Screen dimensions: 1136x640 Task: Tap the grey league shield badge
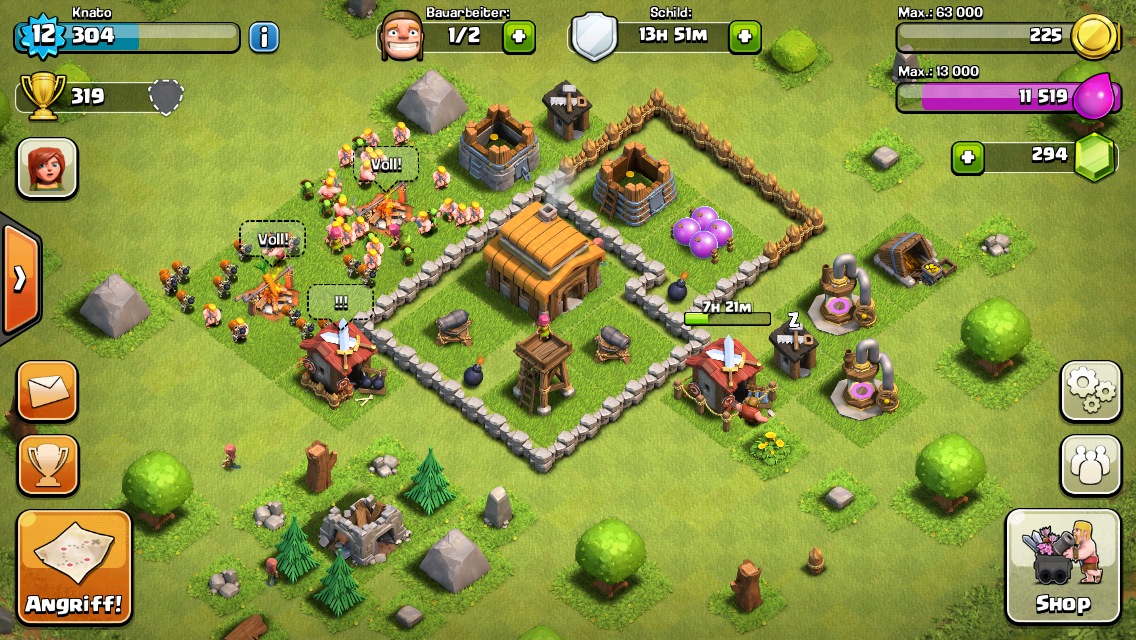pyautogui.click(x=166, y=97)
